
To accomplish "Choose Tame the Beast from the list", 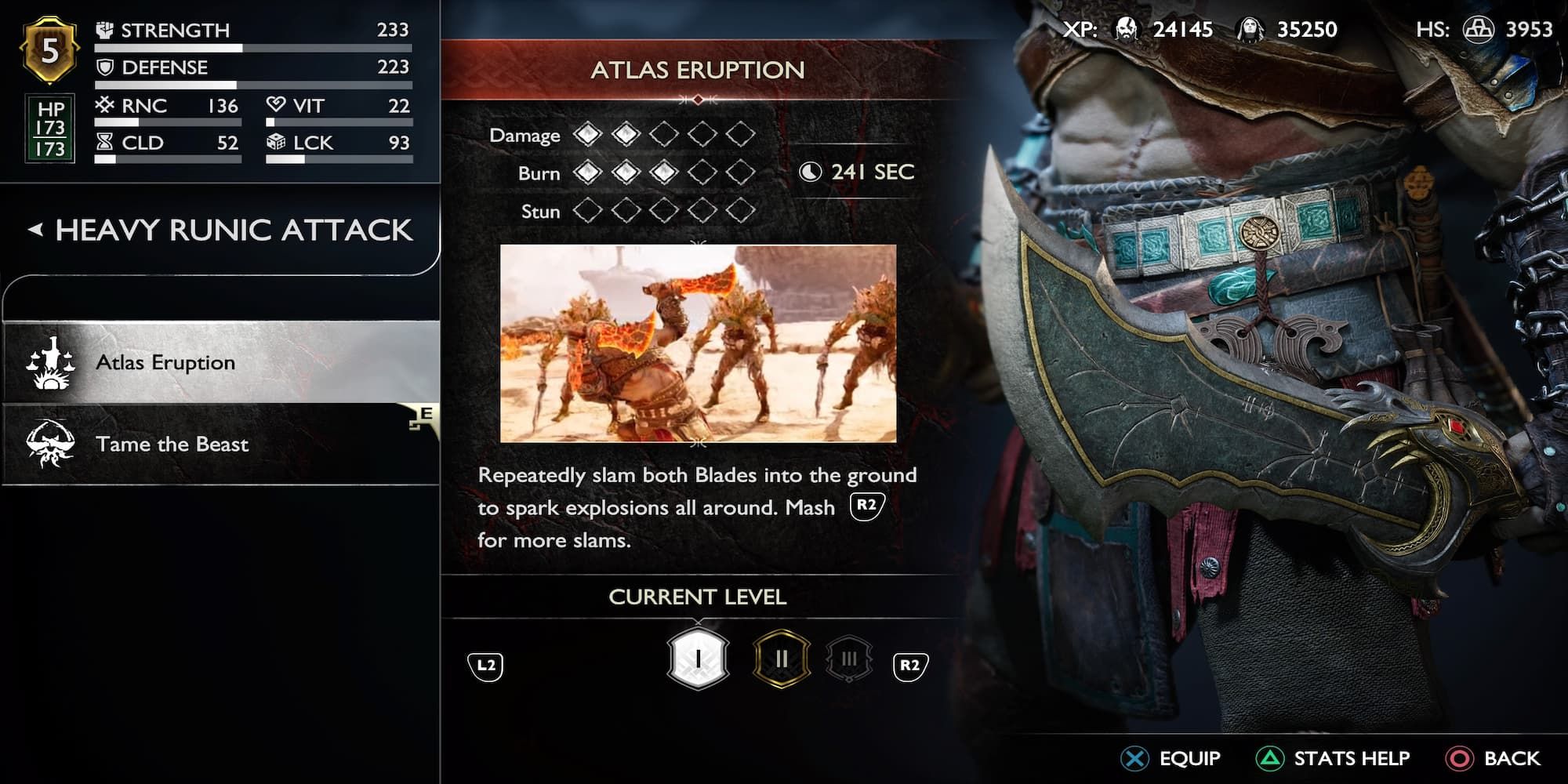I will [x=220, y=445].
